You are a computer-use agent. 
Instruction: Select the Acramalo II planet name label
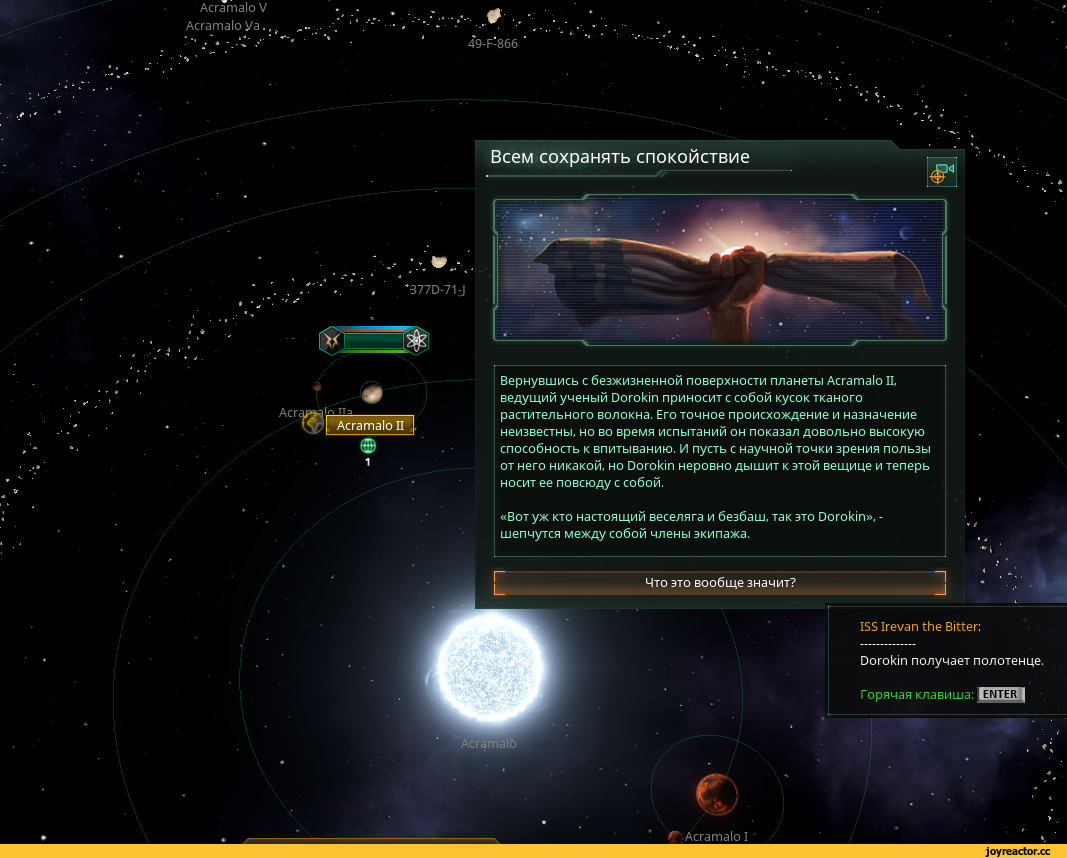370,426
